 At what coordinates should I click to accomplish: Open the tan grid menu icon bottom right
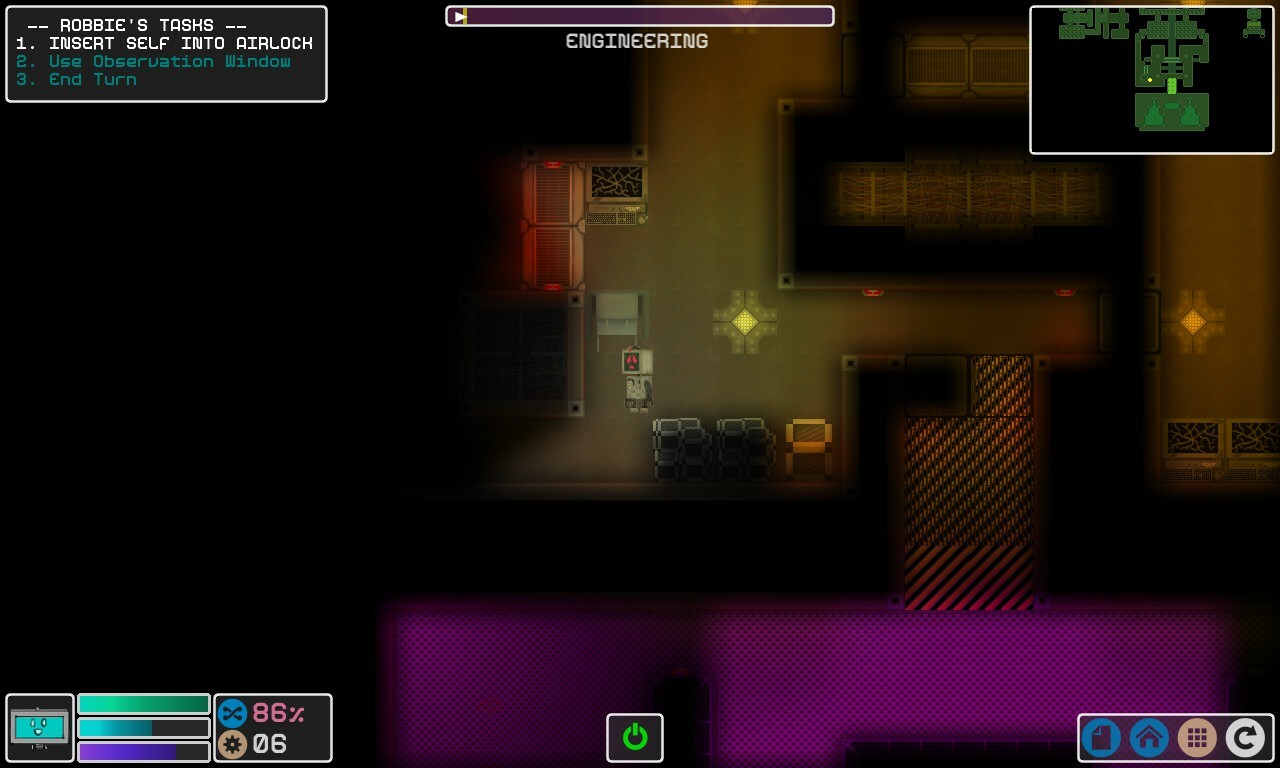point(1197,738)
